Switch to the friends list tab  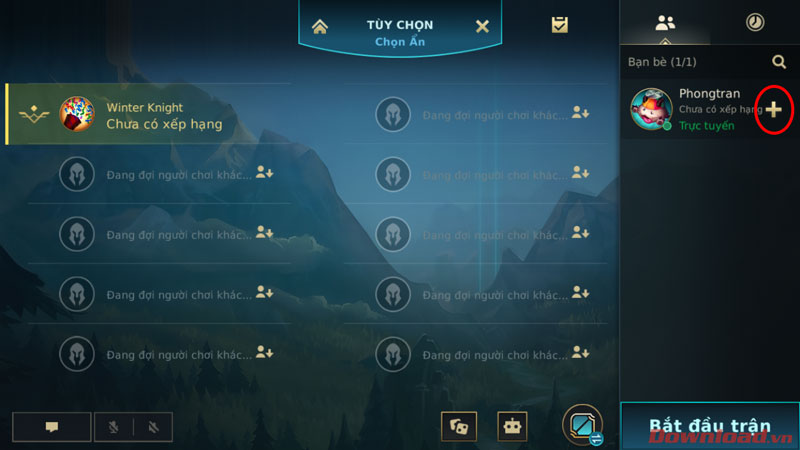(x=665, y=23)
